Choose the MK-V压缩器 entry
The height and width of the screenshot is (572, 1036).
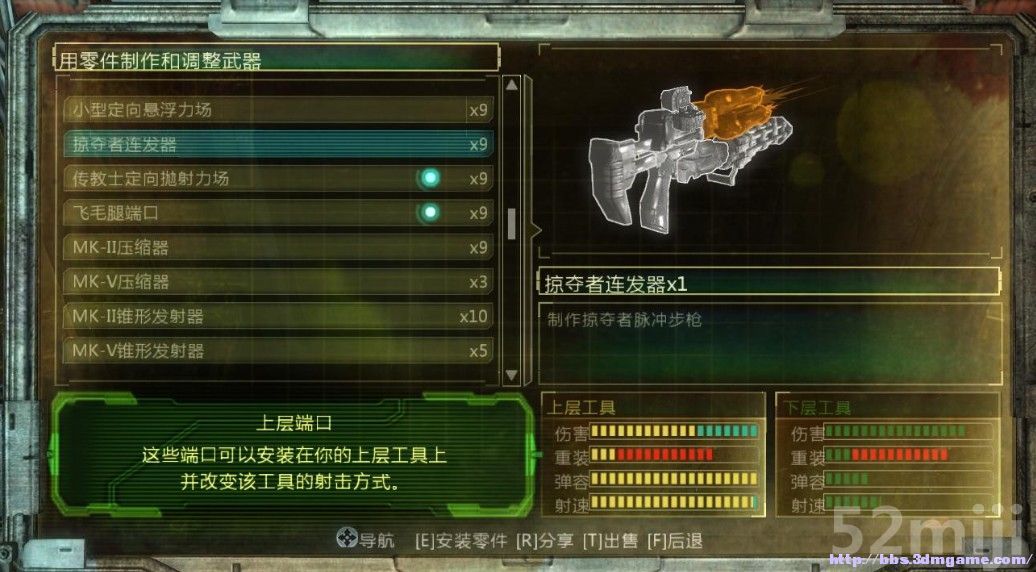[278, 282]
